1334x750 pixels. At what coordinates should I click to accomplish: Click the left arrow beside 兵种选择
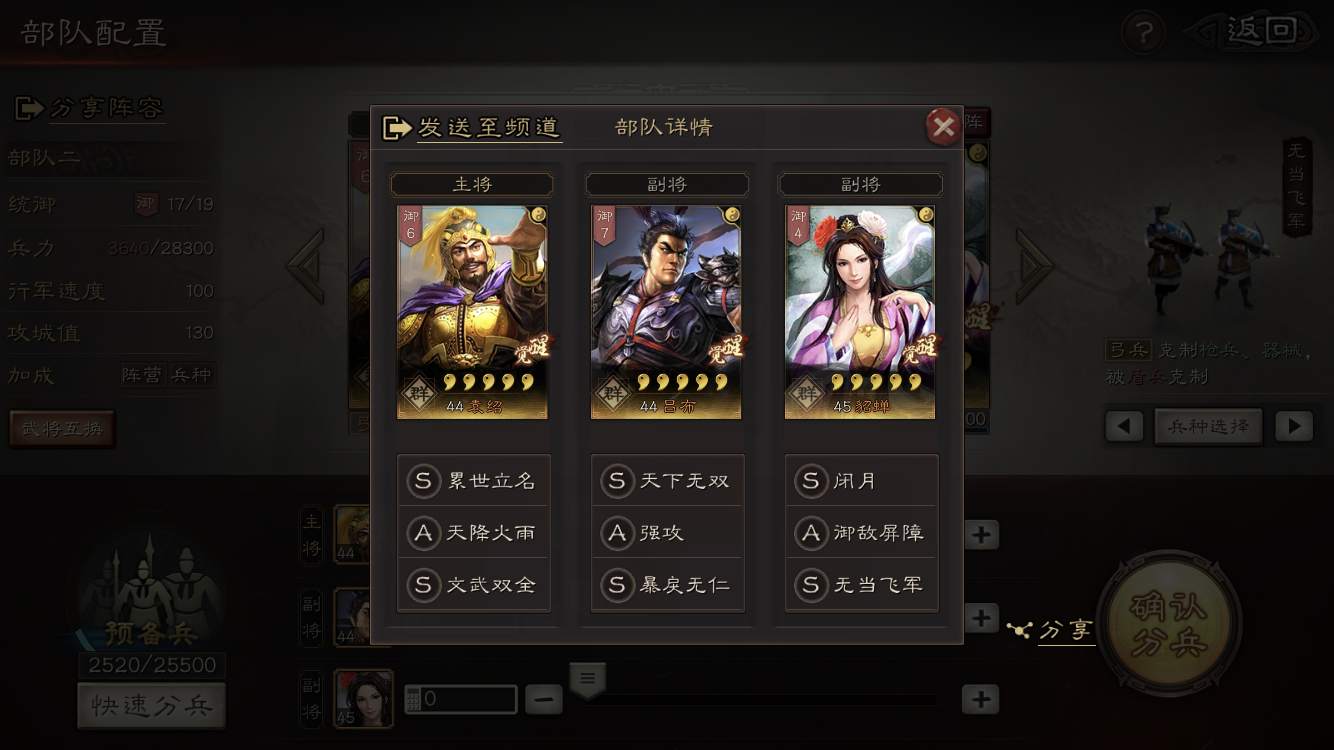point(1123,425)
